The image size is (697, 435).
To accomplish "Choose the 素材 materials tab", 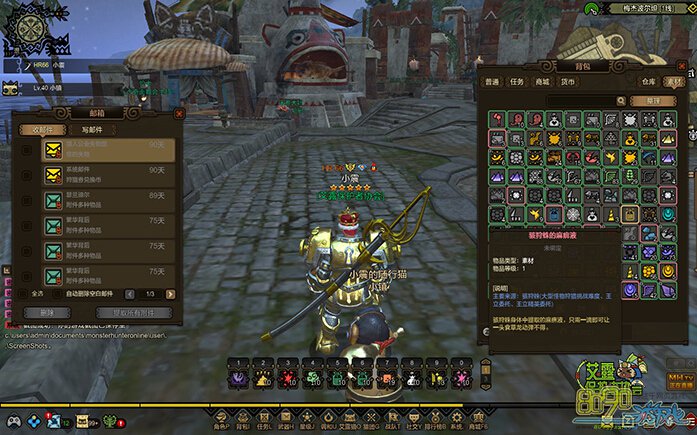I will click(x=674, y=82).
